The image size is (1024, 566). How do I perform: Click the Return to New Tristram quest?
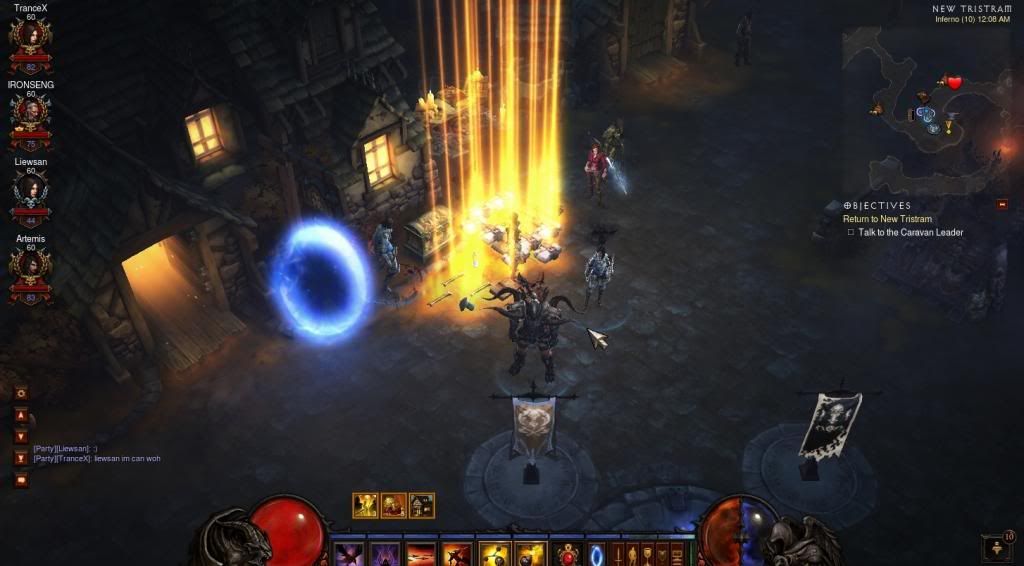click(x=887, y=219)
